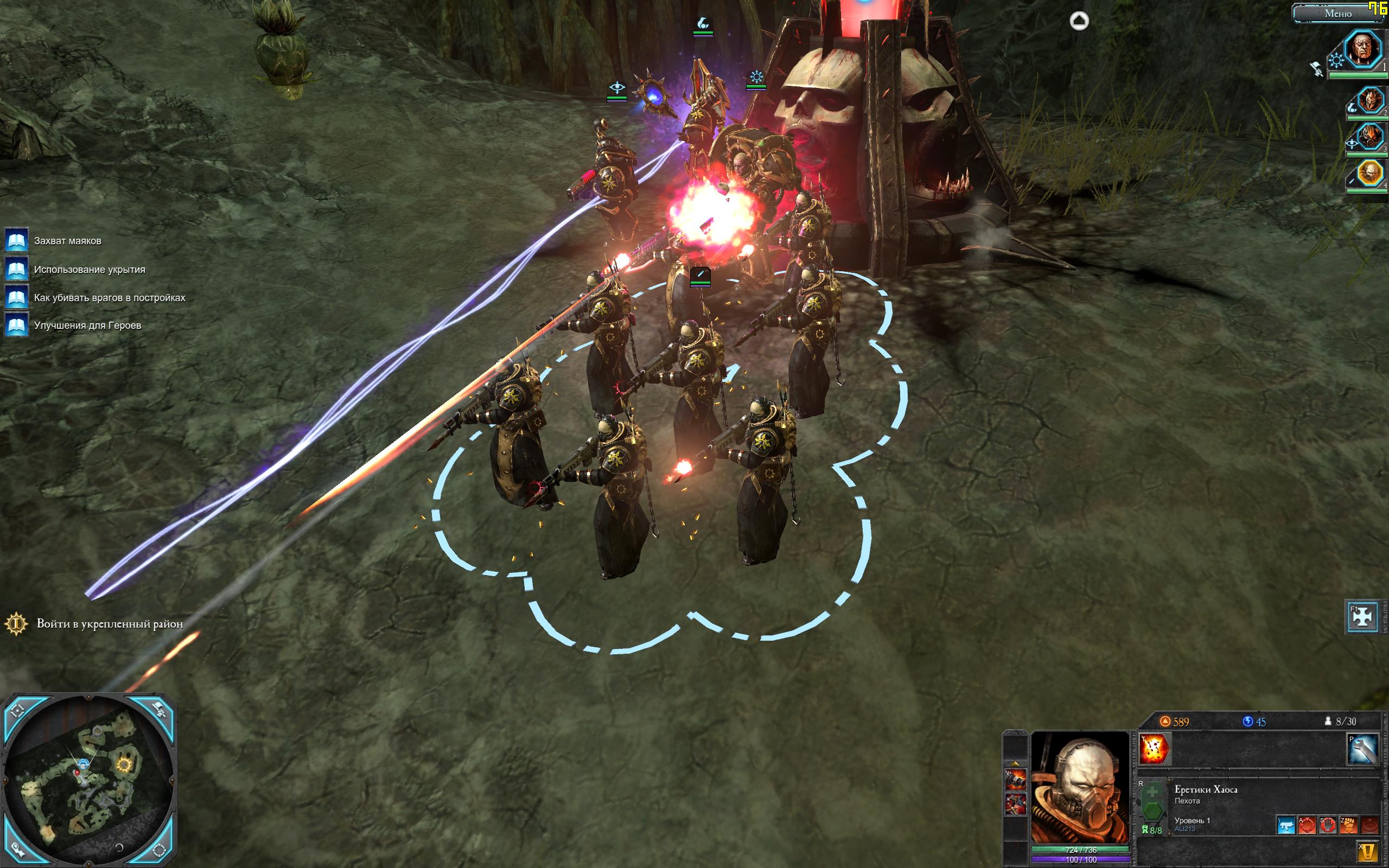Viewport: 1389px width, 868px height.
Task: Click the Войти в укрепленный район objective
Action: (x=109, y=624)
